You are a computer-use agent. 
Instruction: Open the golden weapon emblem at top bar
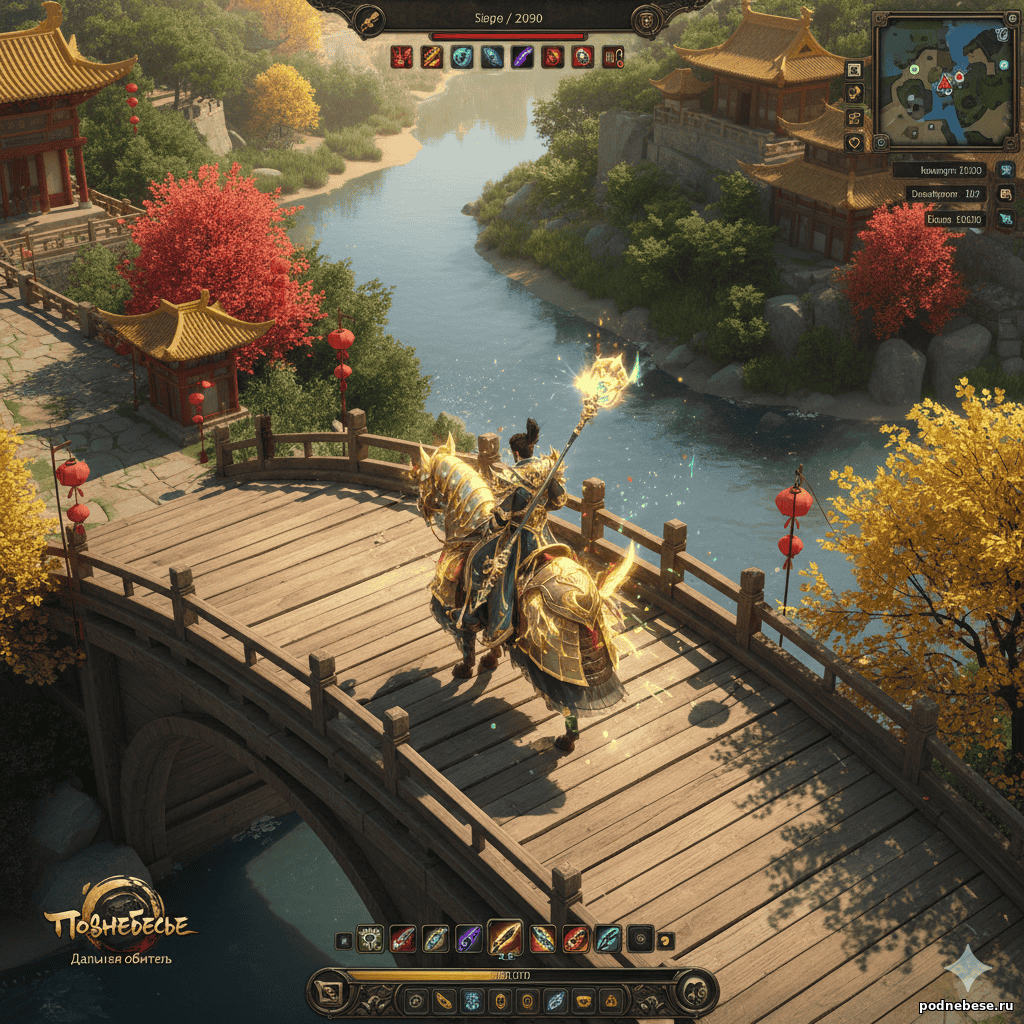click(x=370, y=18)
